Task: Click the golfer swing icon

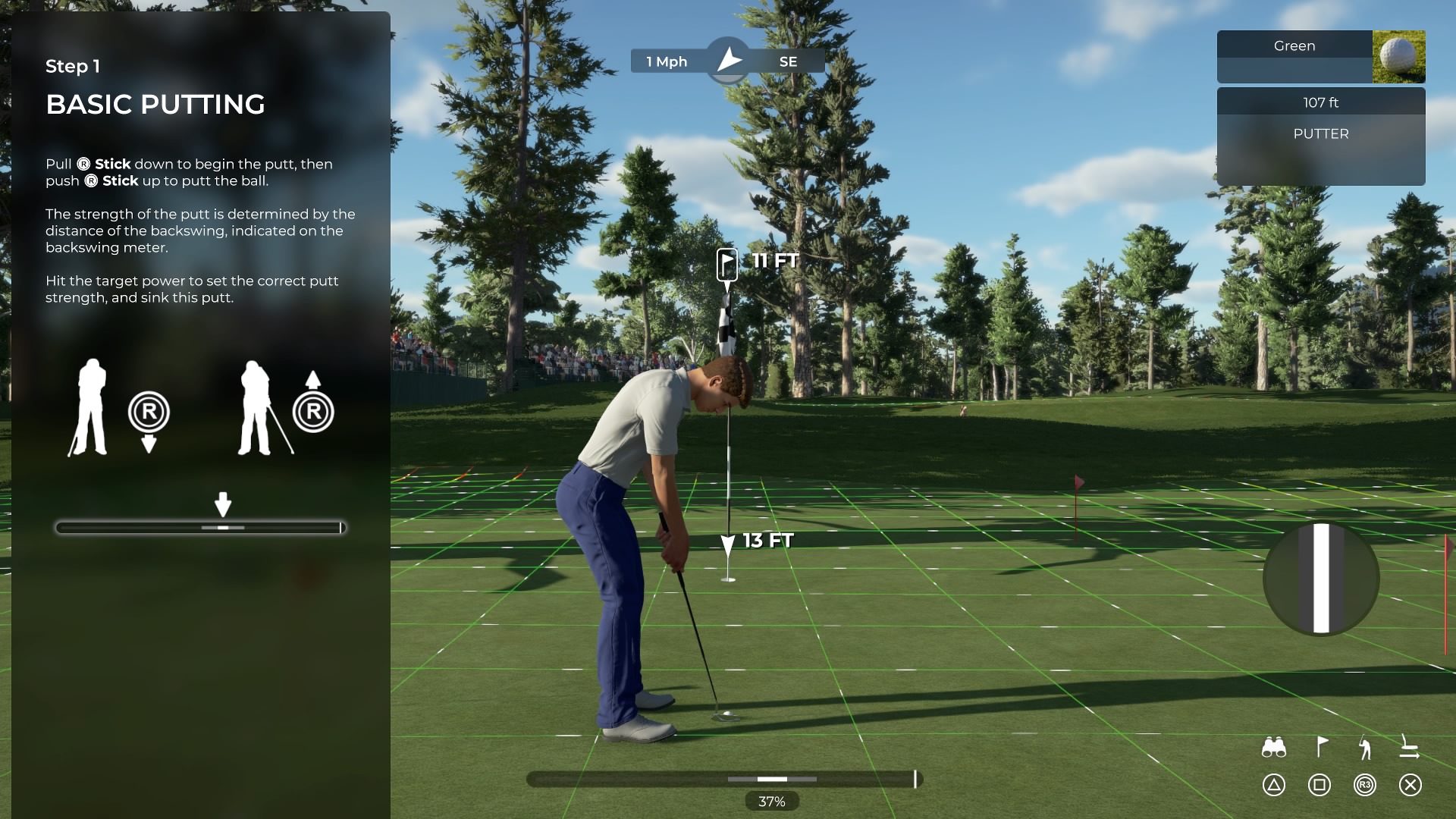Action: (x=1365, y=748)
